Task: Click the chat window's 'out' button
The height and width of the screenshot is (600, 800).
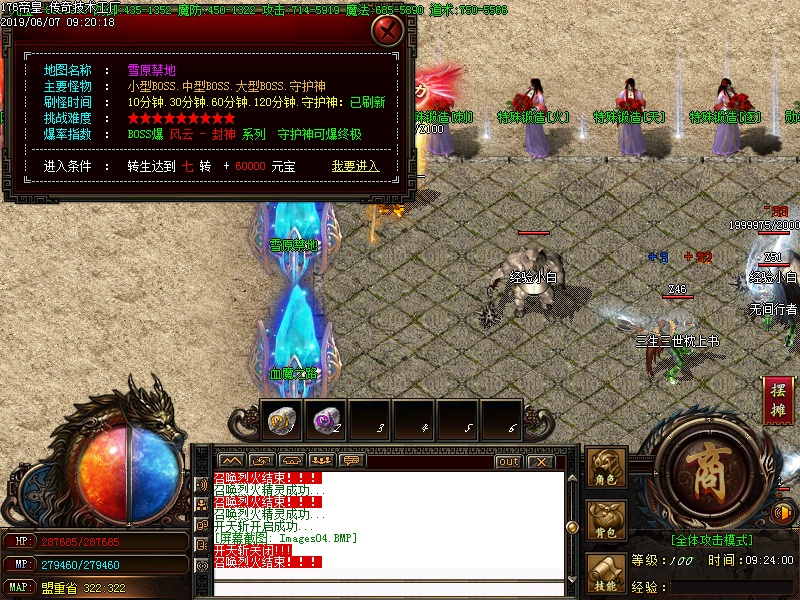Action: pyautogui.click(x=508, y=462)
